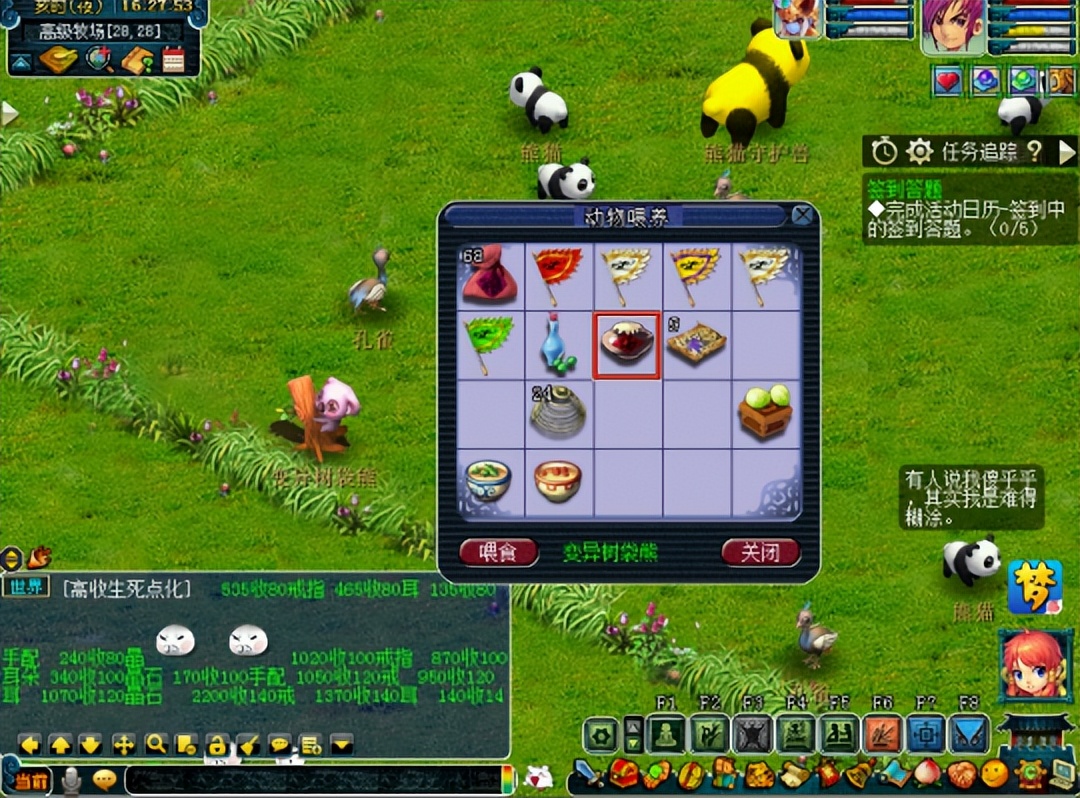
Task: Open the calendar icon near the minimap panel
Action: 174,60
